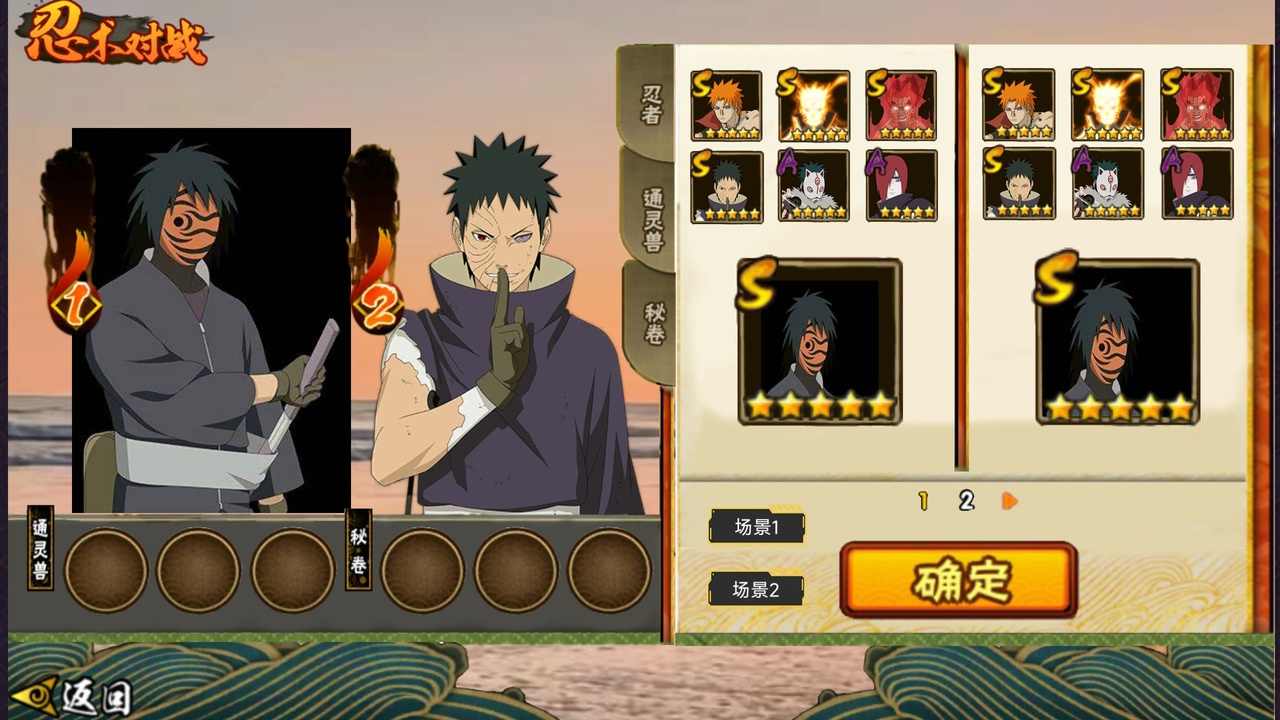This screenshot has width=1280, height=720.
Task: Select the 场景1 scene option
Action: click(757, 527)
